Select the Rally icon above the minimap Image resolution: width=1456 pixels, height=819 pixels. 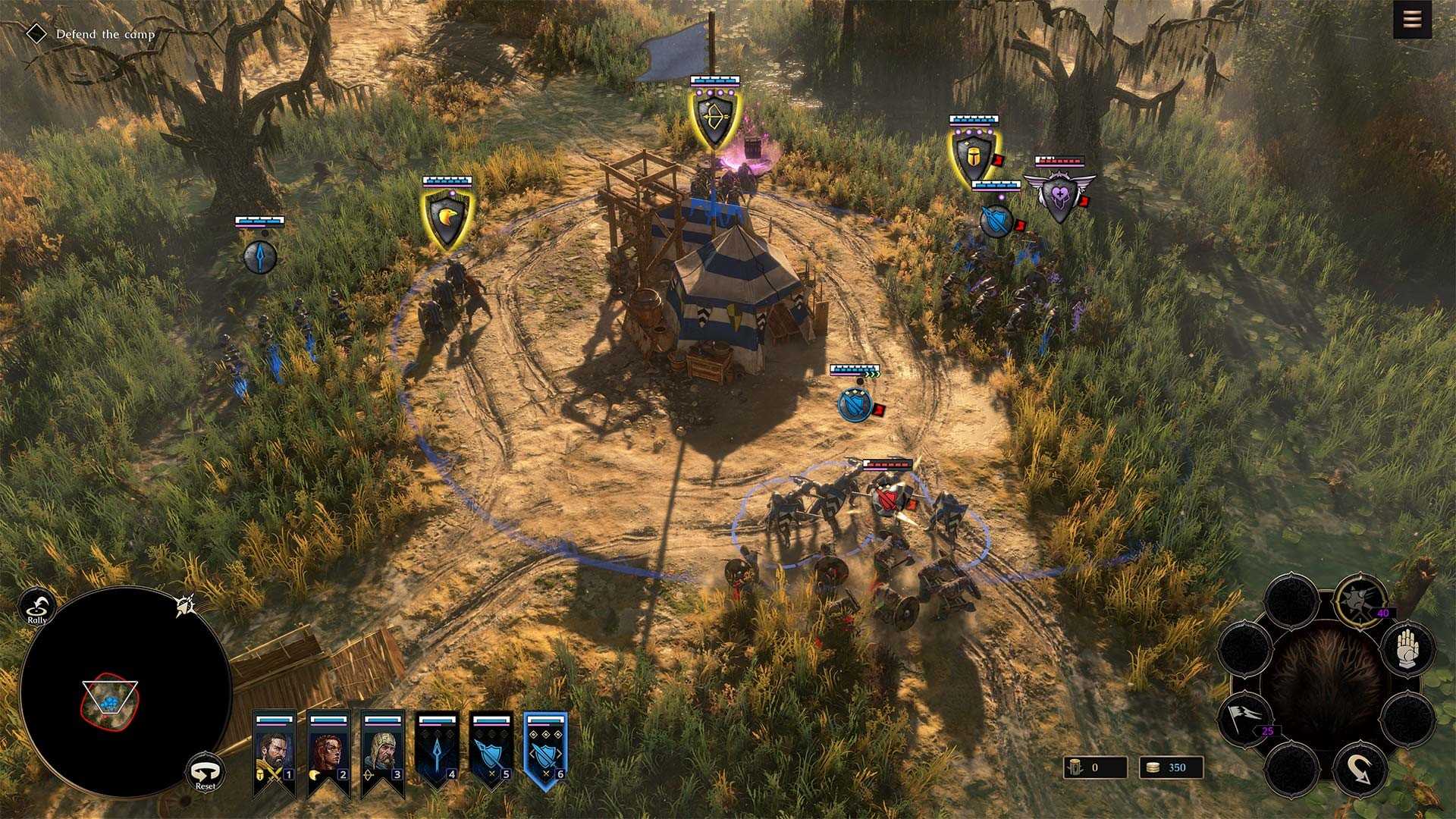(36, 607)
